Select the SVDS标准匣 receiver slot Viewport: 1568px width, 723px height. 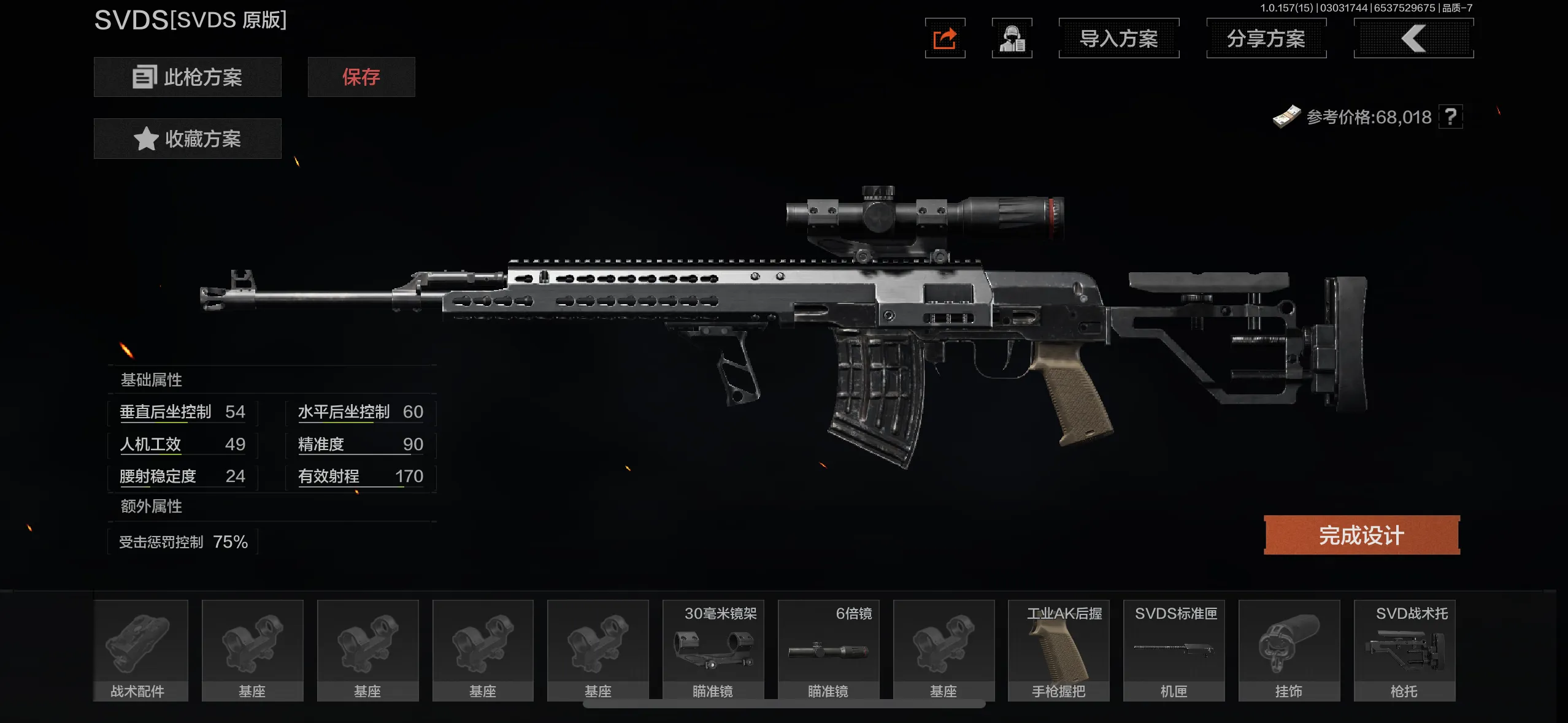point(1174,650)
